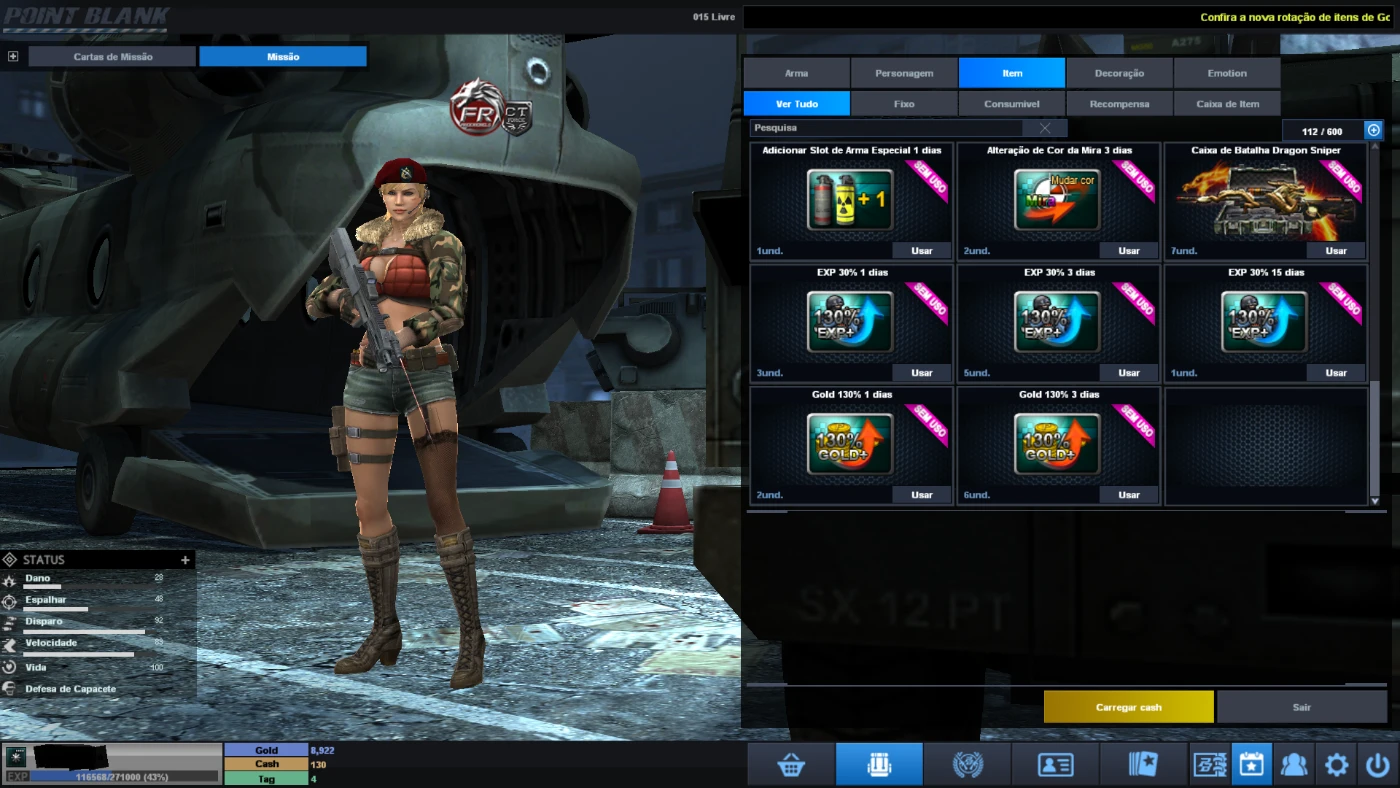Use the EXP 30% 15 dias item
This screenshot has width=1400, height=788.
(x=1336, y=373)
